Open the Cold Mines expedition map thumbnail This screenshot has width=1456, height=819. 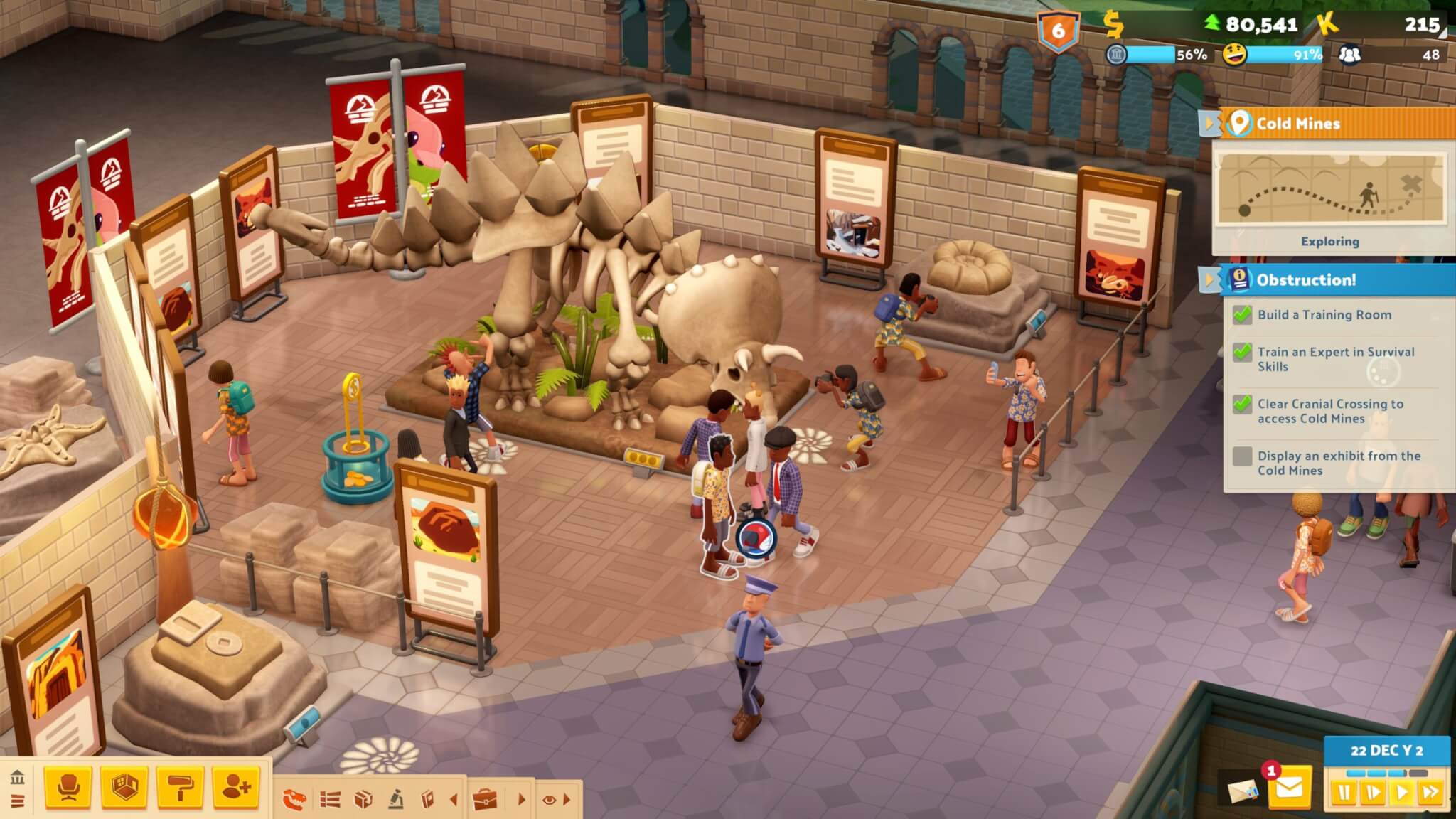click(1329, 188)
